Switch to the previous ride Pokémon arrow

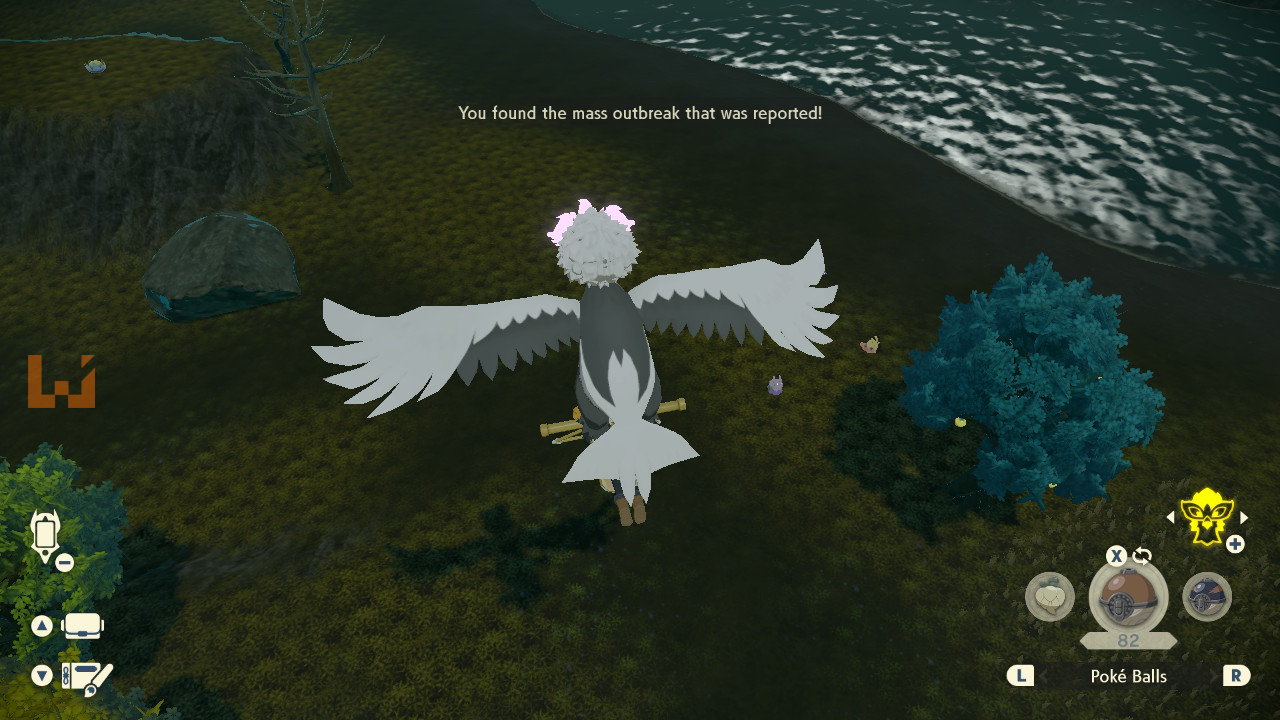(x=1170, y=517)
